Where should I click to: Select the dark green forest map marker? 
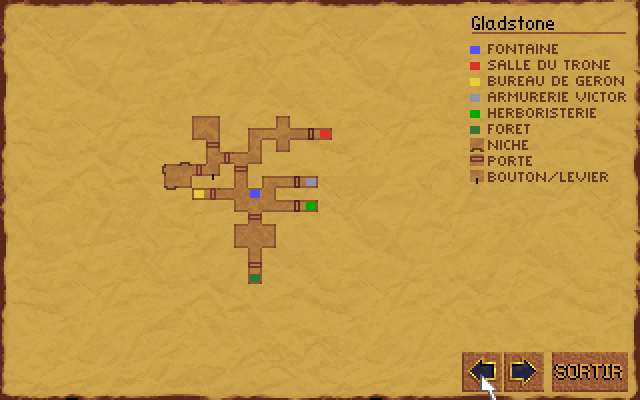[x=255, y=278]
